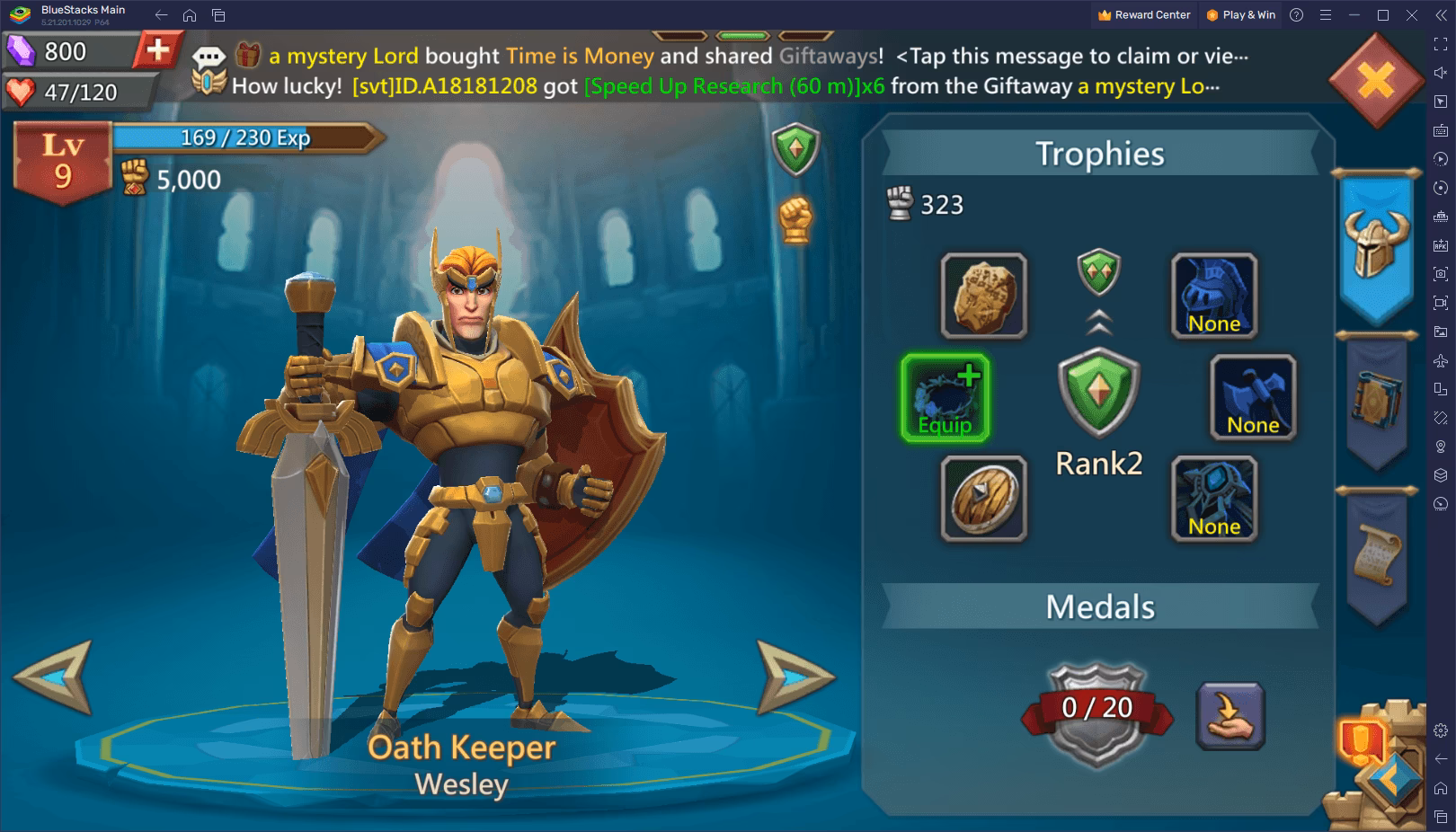Open the stone tablet trophy slot

(982, 296)
